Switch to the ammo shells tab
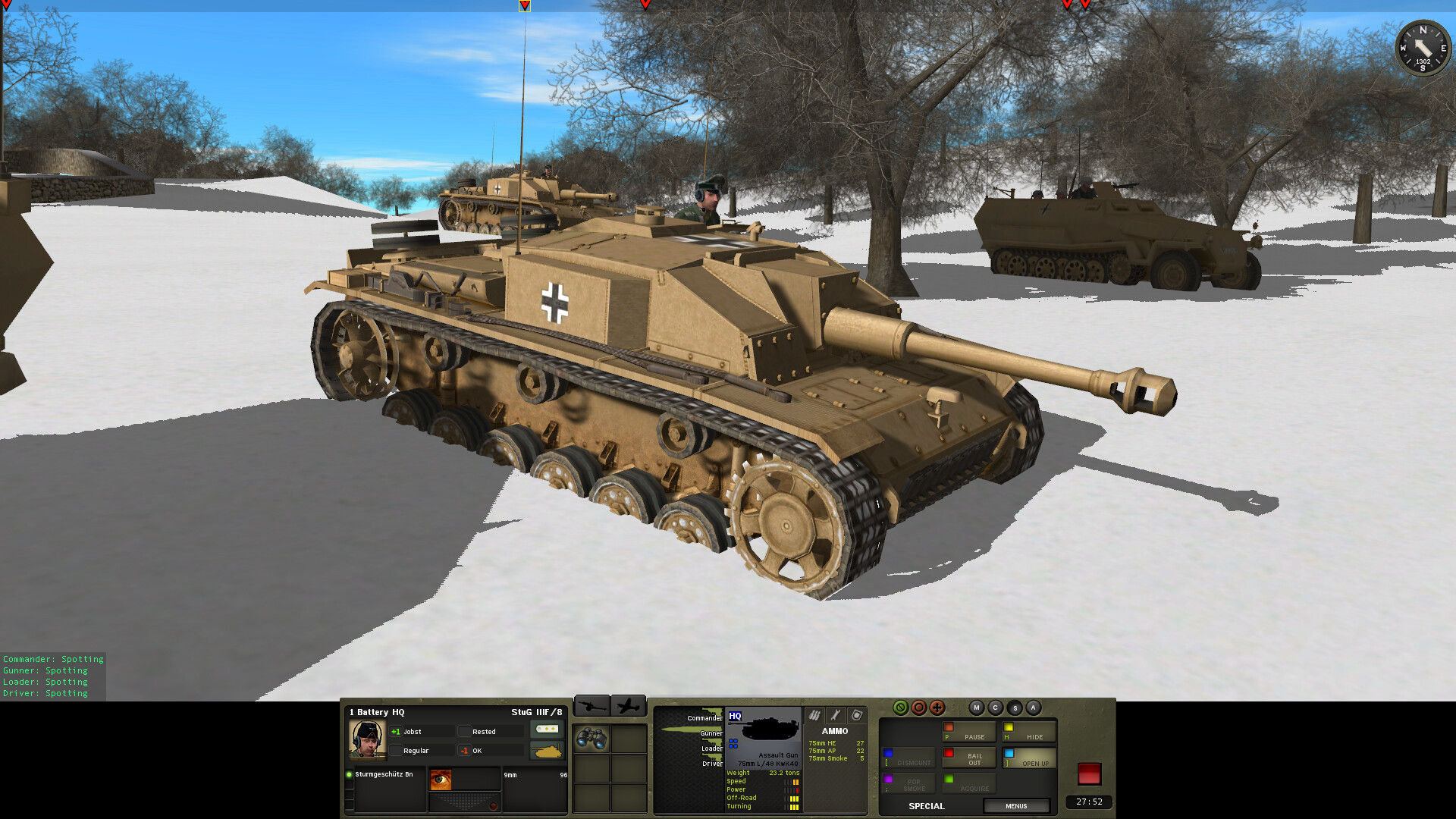The height and width of the screenshot is (819, 1456). tap(814, 715)
